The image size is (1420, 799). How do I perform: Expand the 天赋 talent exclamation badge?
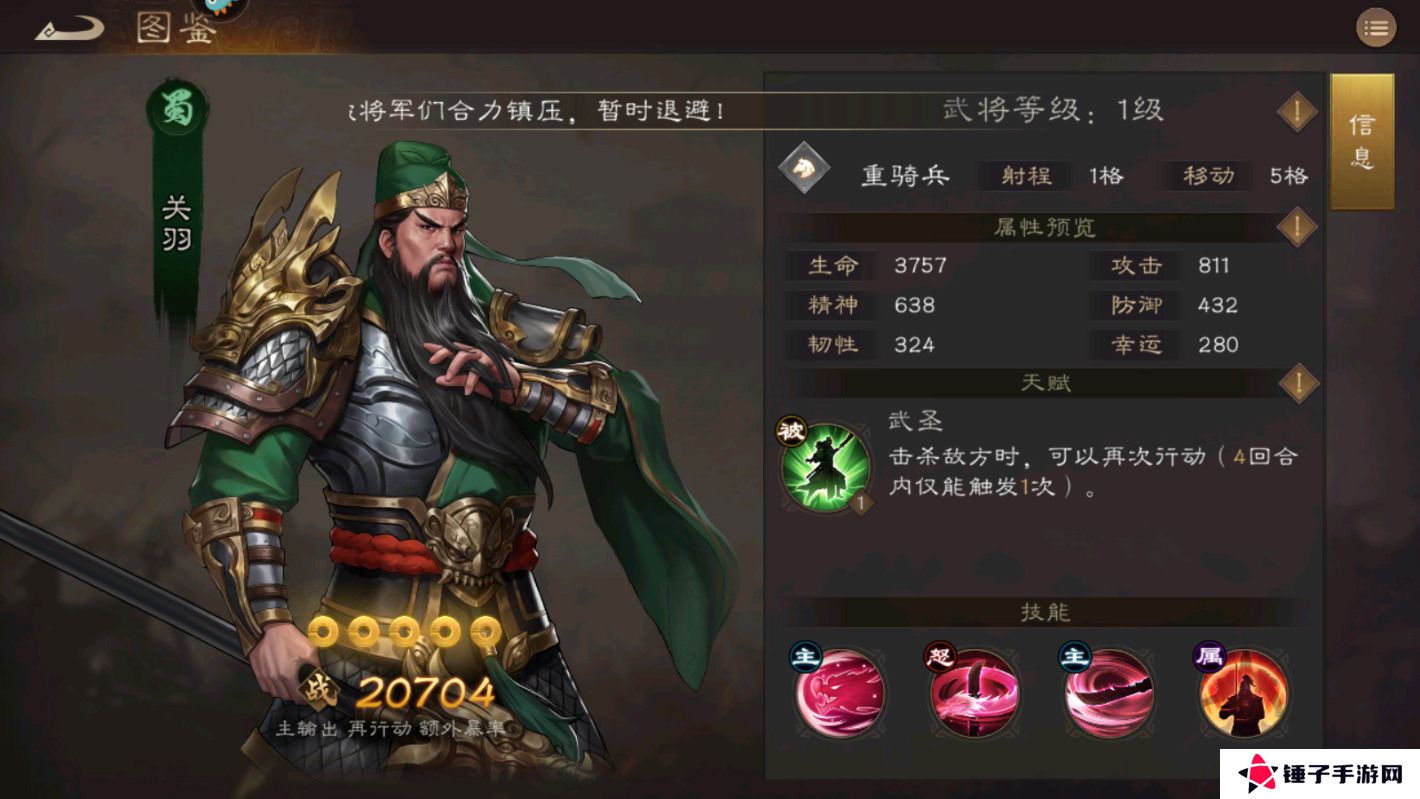[x=1297, y=383]
